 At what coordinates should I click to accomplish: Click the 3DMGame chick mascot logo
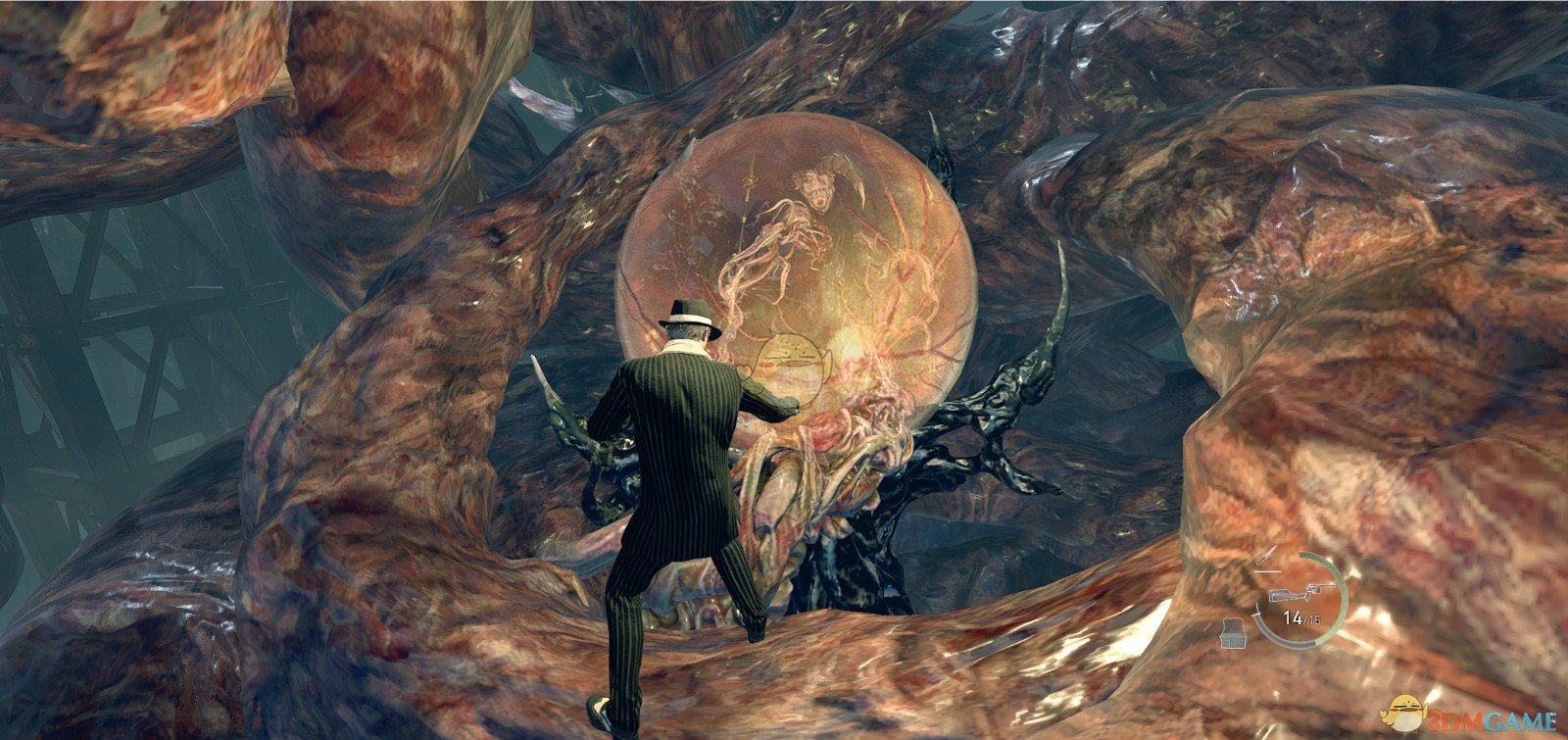pos(1403,714)
